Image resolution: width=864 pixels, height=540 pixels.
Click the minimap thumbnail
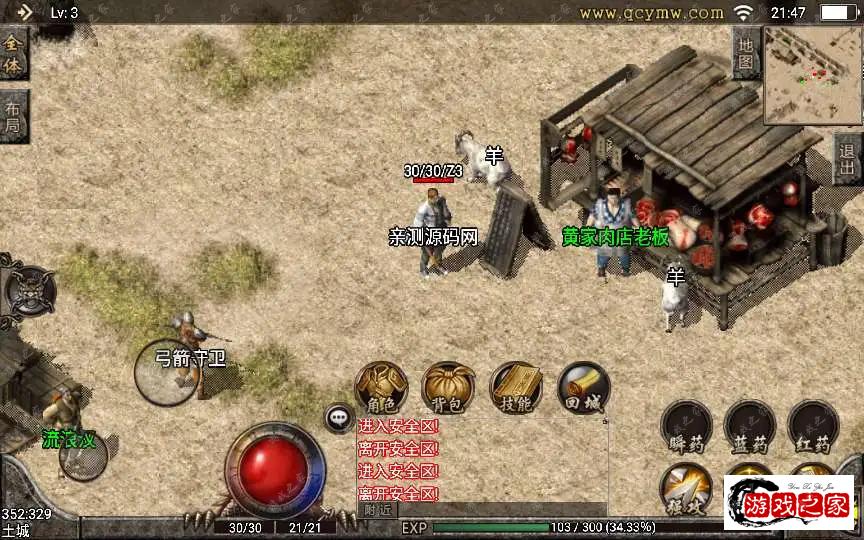[812, 75]
